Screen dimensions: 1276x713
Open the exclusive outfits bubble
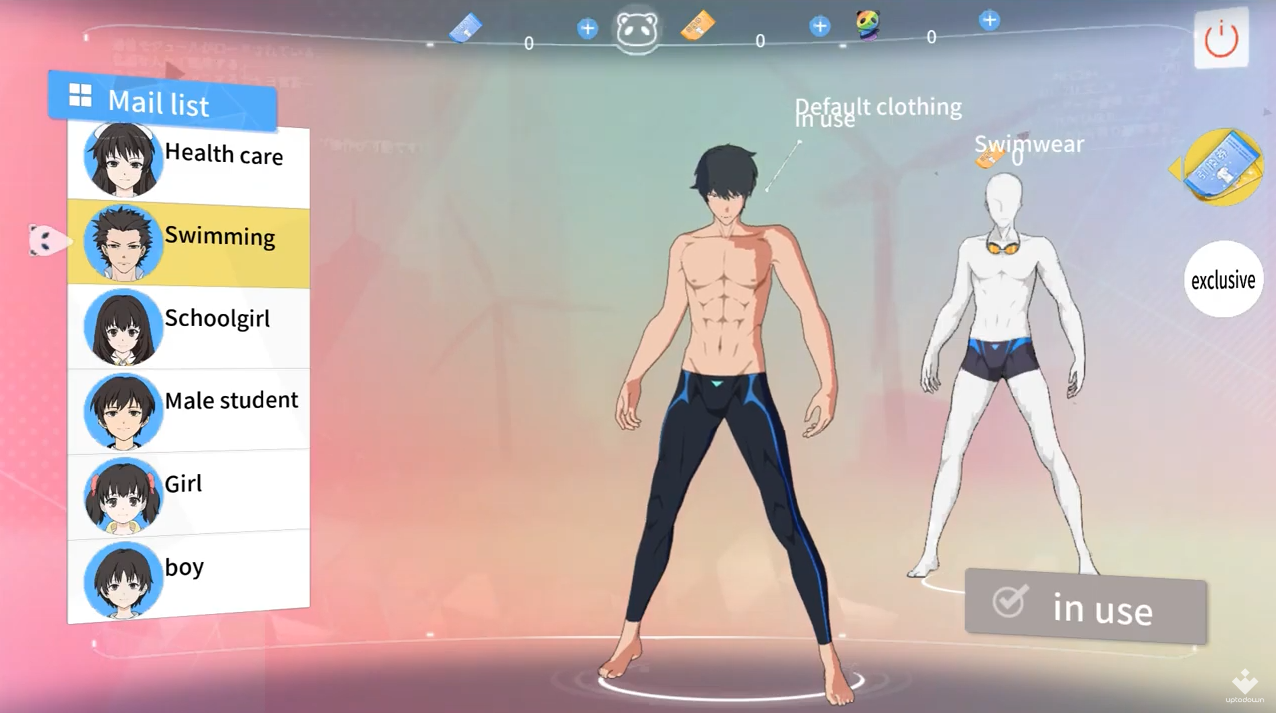1223,280
